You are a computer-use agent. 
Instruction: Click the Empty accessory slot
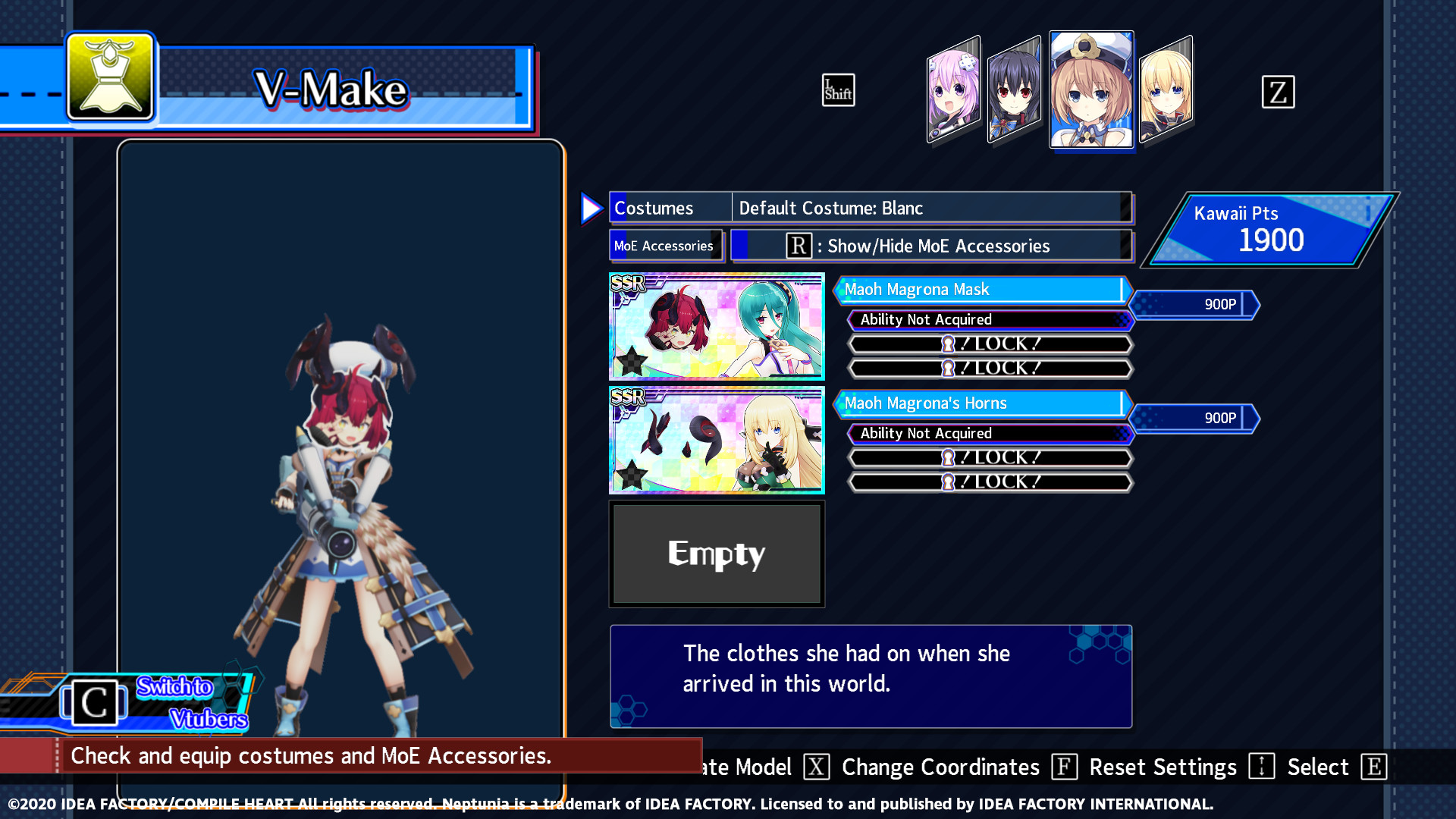(716, 554)
